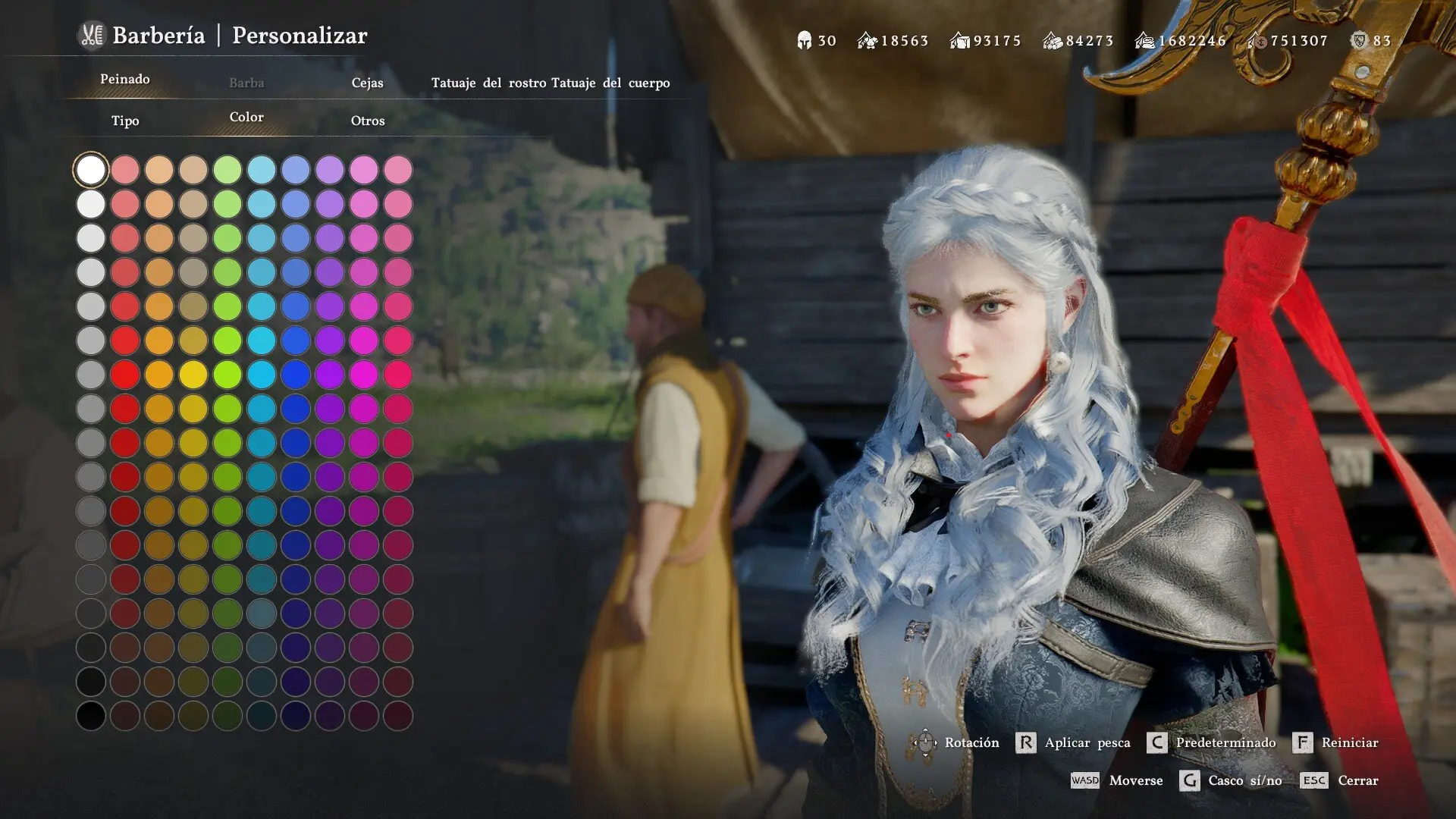This screenshot has height=819, width=1456.
Task: Select the darkest maroon-pink swatch in bottom row
Action: 398,716
